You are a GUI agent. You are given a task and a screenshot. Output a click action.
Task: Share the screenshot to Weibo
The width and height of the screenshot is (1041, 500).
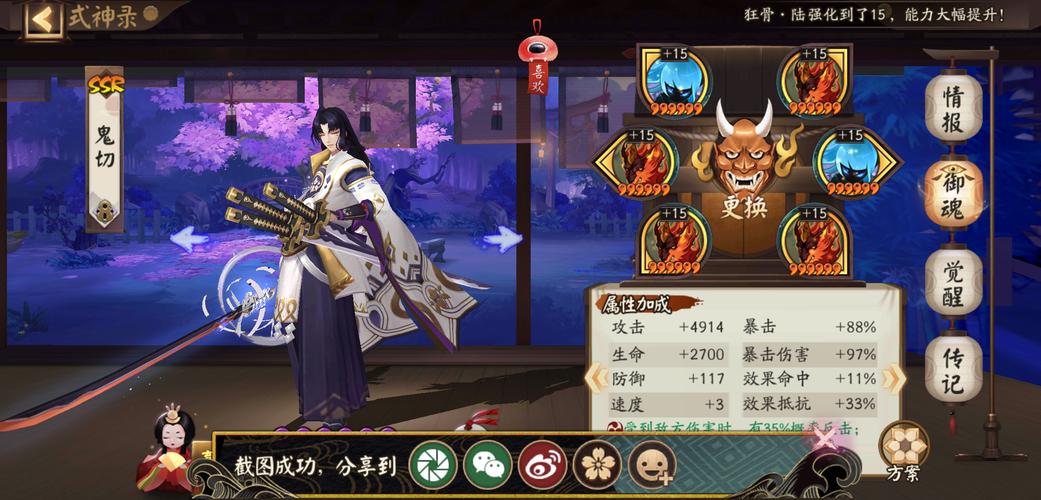pos(542,465)
